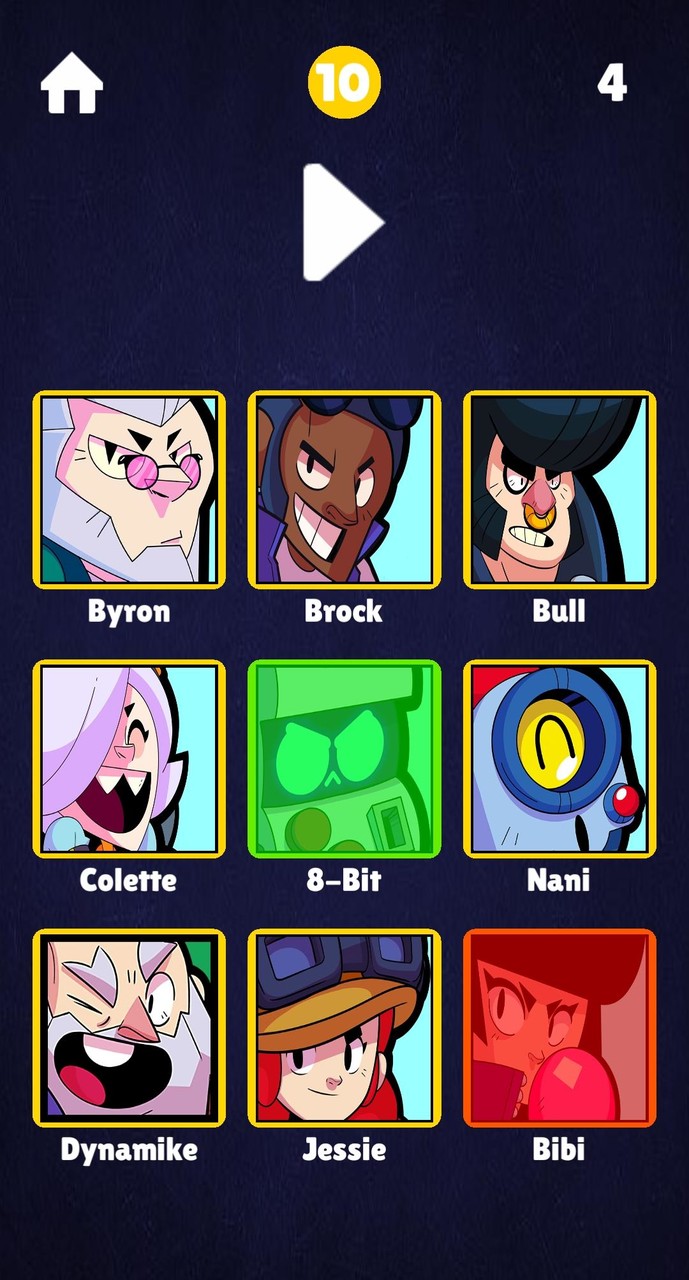Image resolution: width=689 pixels, height=1280 pixels.
Task: Select Colette's portrait tile
Action: pyautogui.click(x=129, y=758)
